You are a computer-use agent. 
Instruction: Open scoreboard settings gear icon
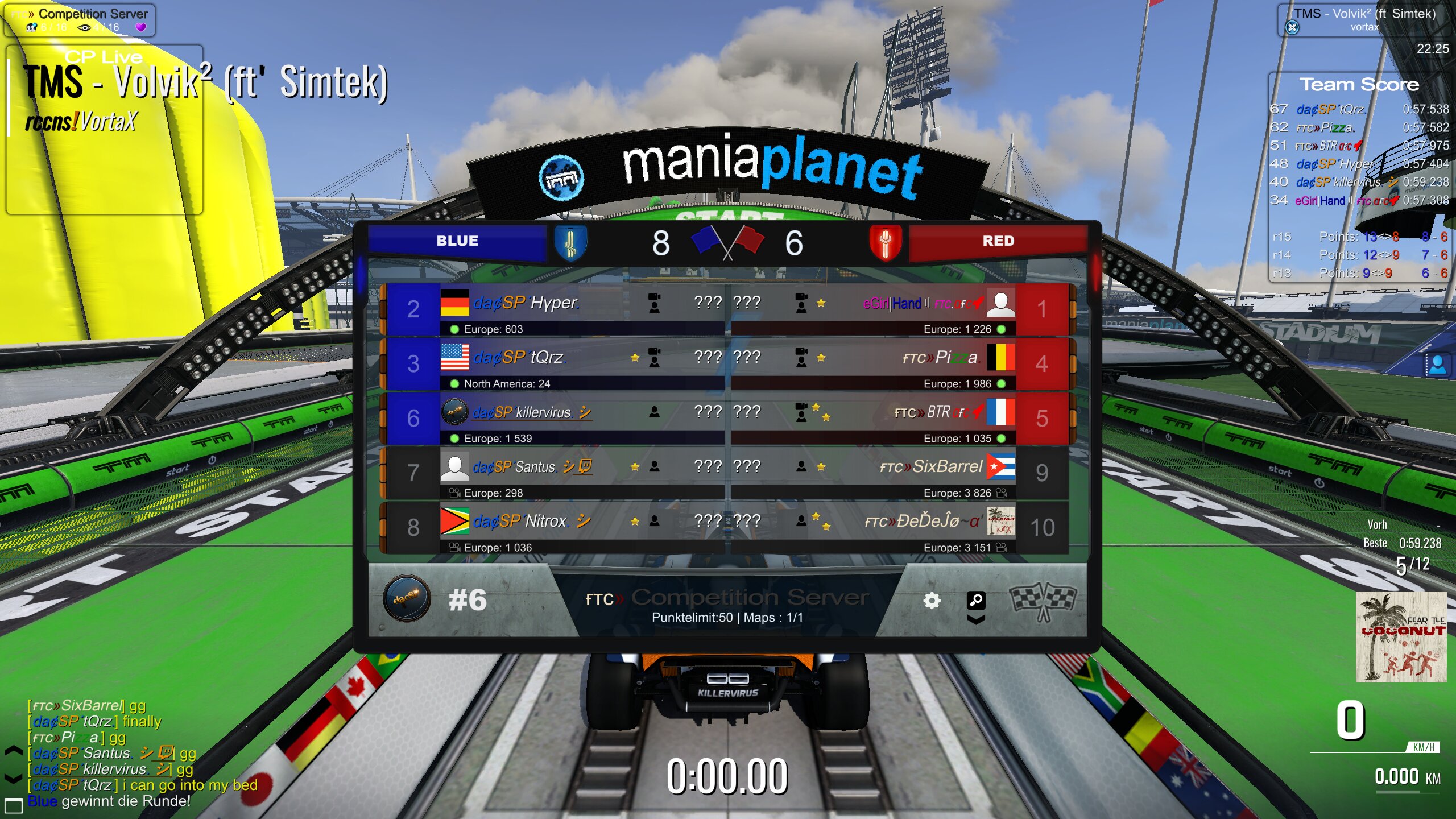pos(931,601)
